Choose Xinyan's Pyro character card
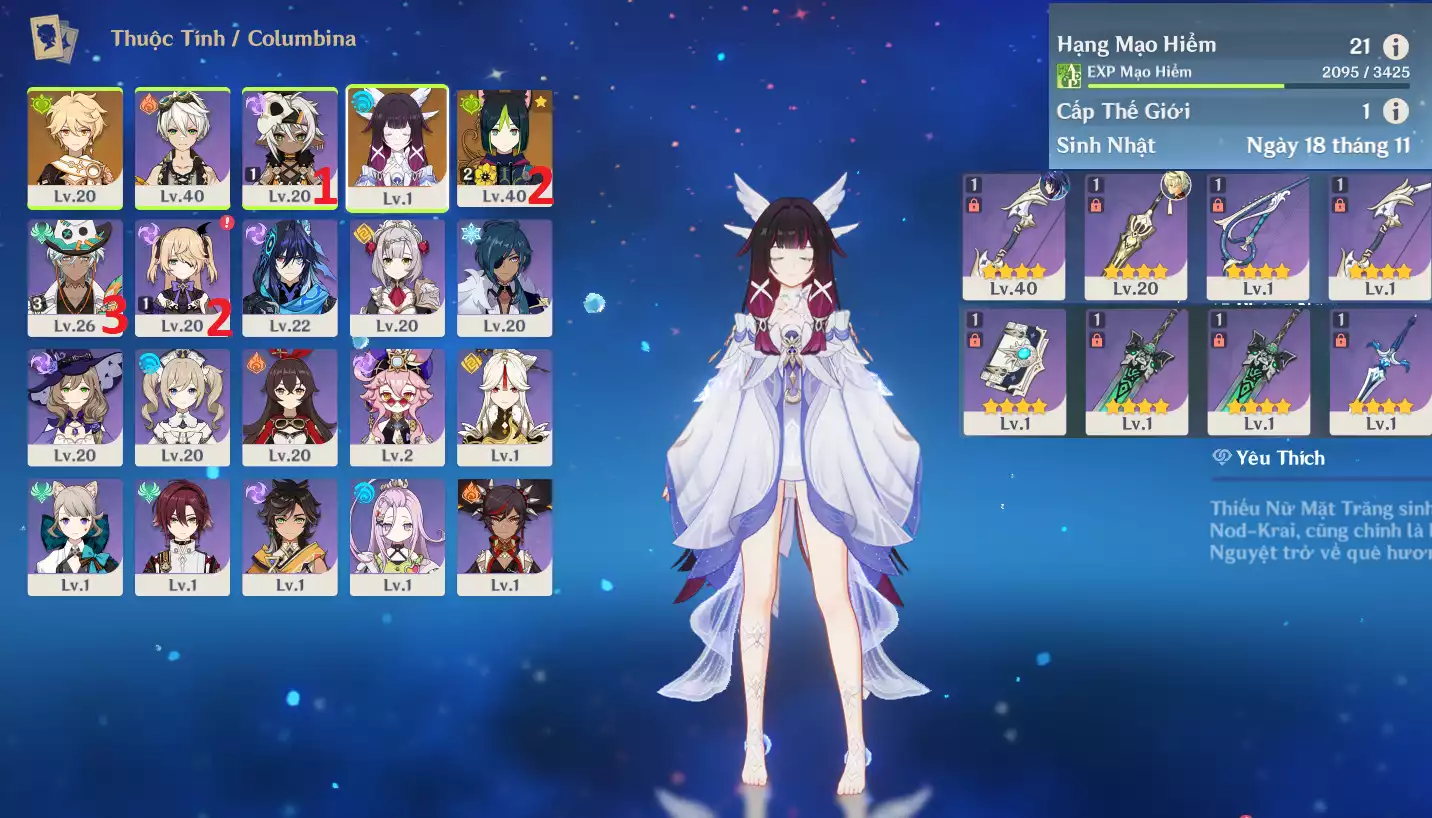The image size is (1432, 818). click(504, 537)
